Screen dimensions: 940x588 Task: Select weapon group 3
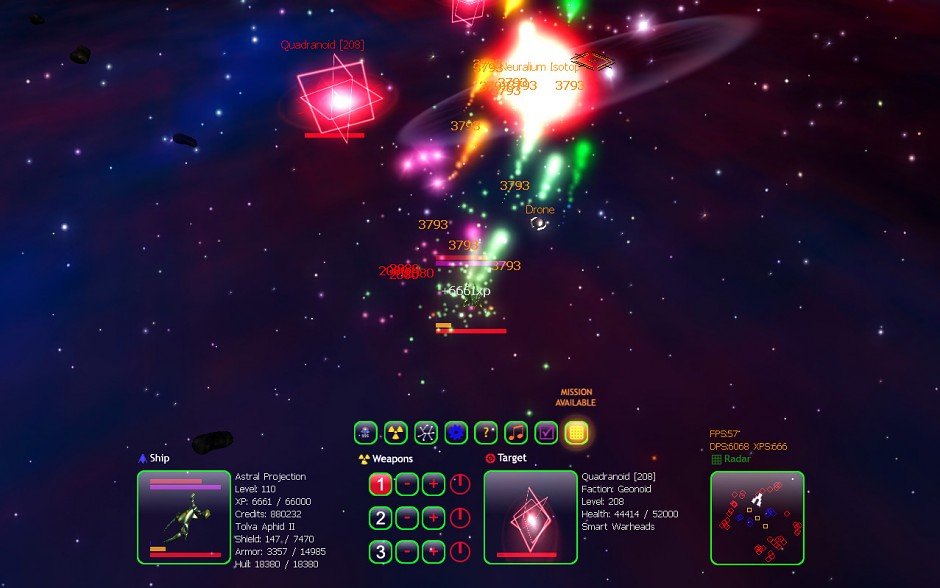click(380, 551)
